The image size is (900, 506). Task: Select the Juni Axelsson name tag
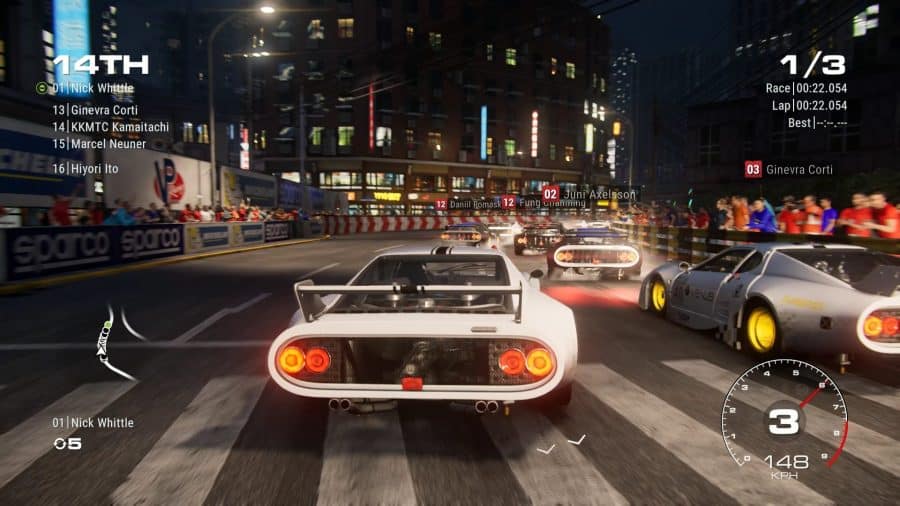589,193
